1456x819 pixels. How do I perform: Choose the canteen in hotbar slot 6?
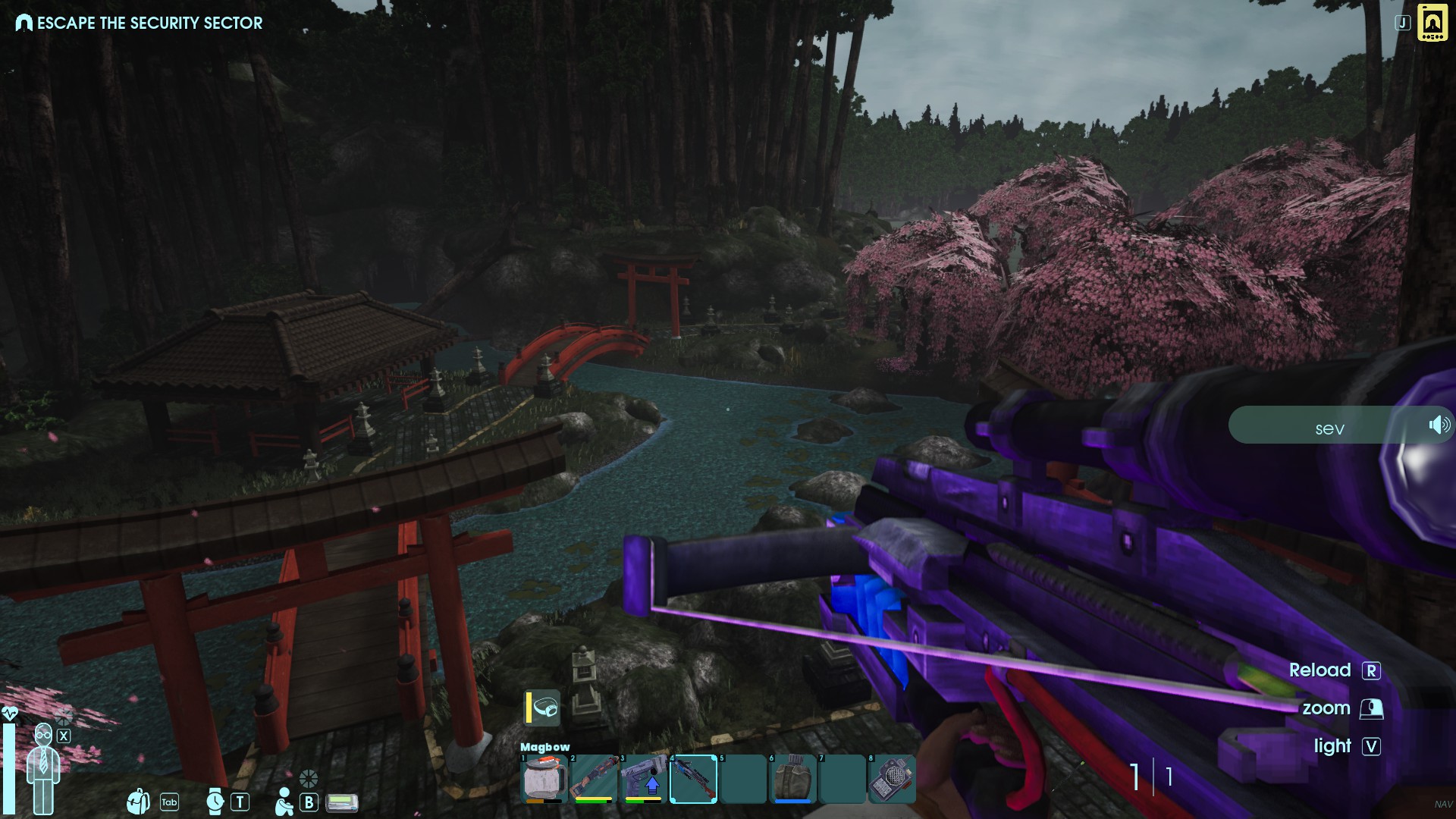[x=792, y=778]
